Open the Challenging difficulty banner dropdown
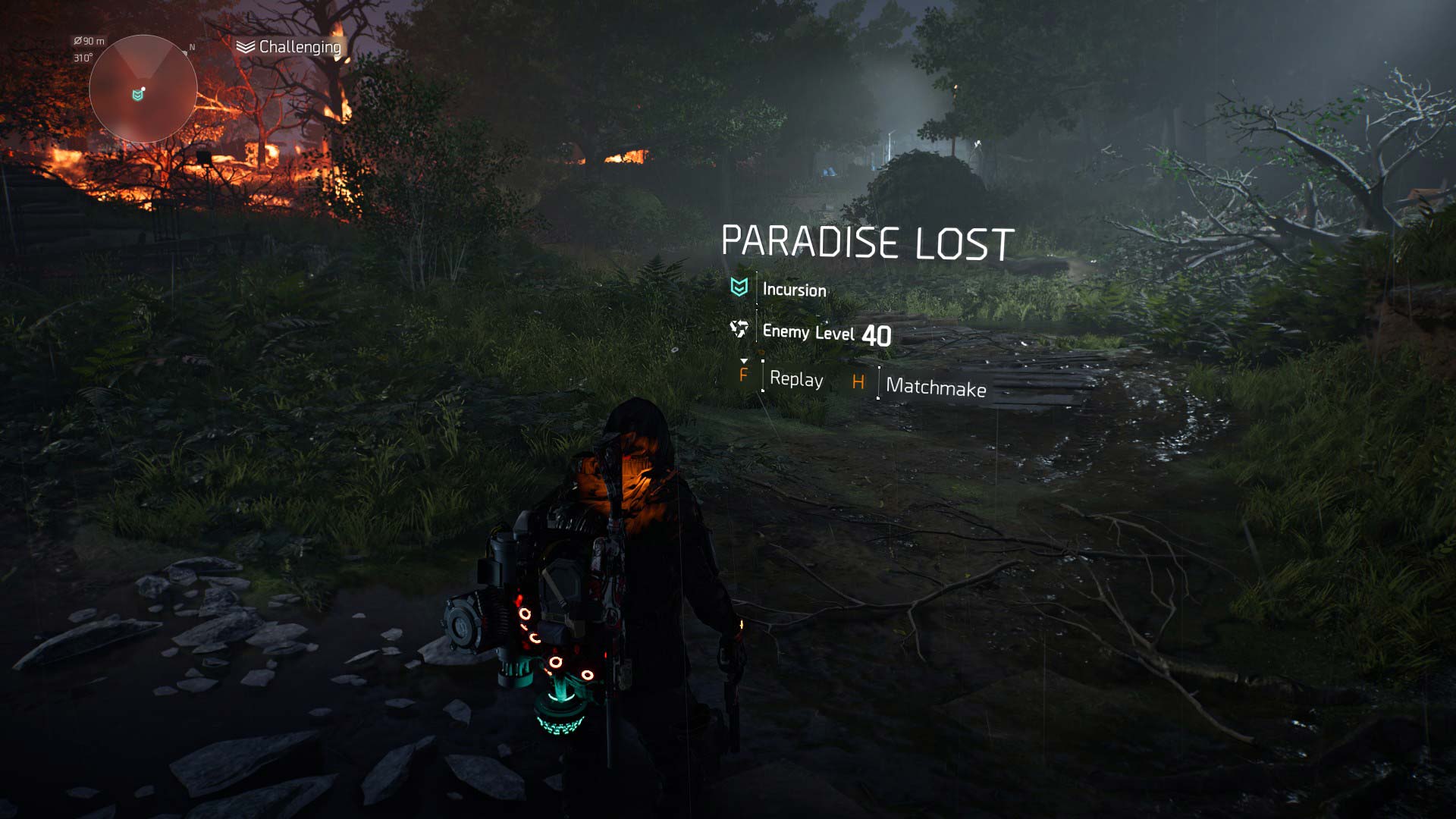Image resolution: width=1456 pixels, height=819 pixels. coord(288,46)
